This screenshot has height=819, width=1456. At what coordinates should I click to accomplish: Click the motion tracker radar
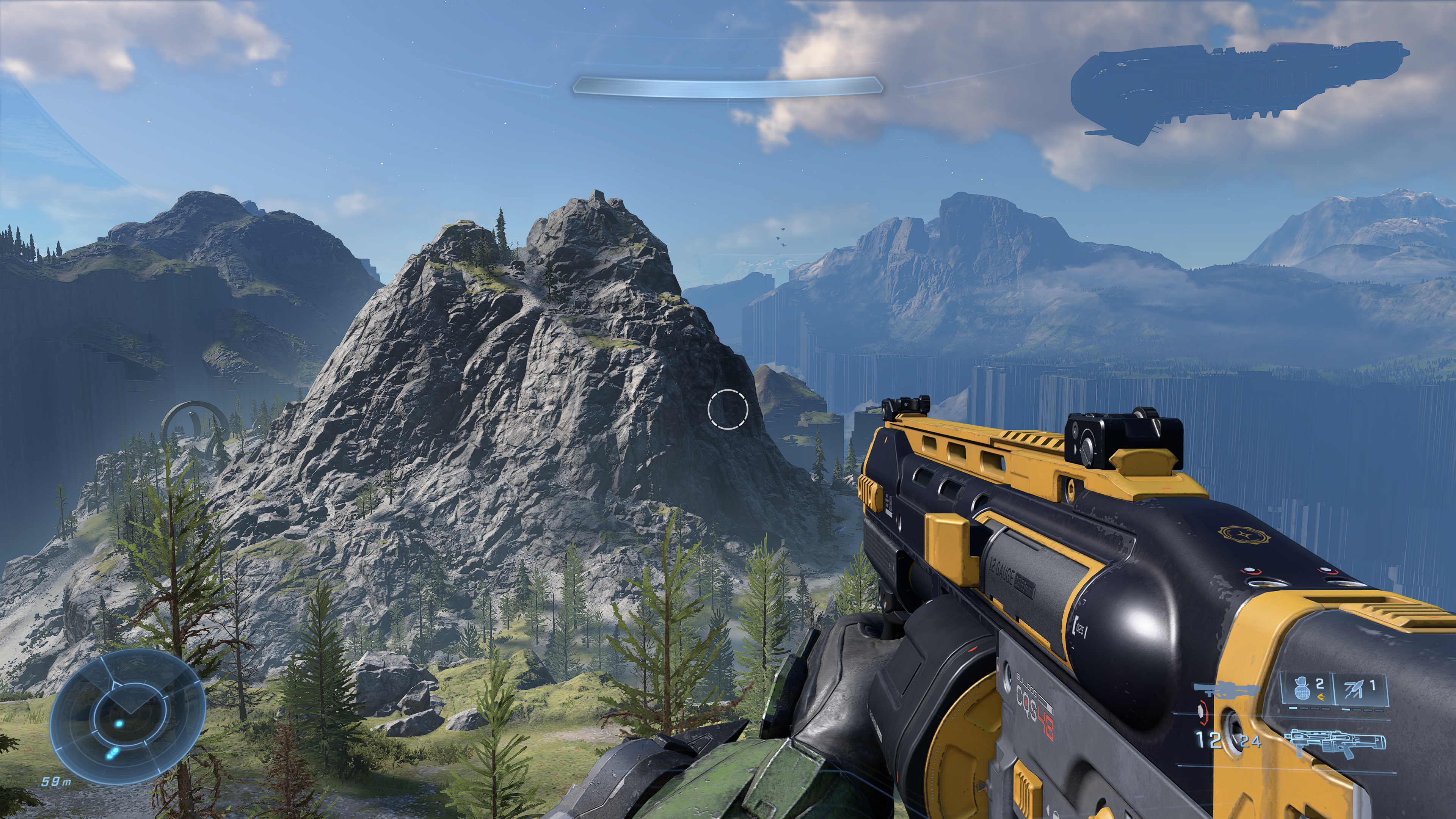pyautogui.click(x=127, y=716)
